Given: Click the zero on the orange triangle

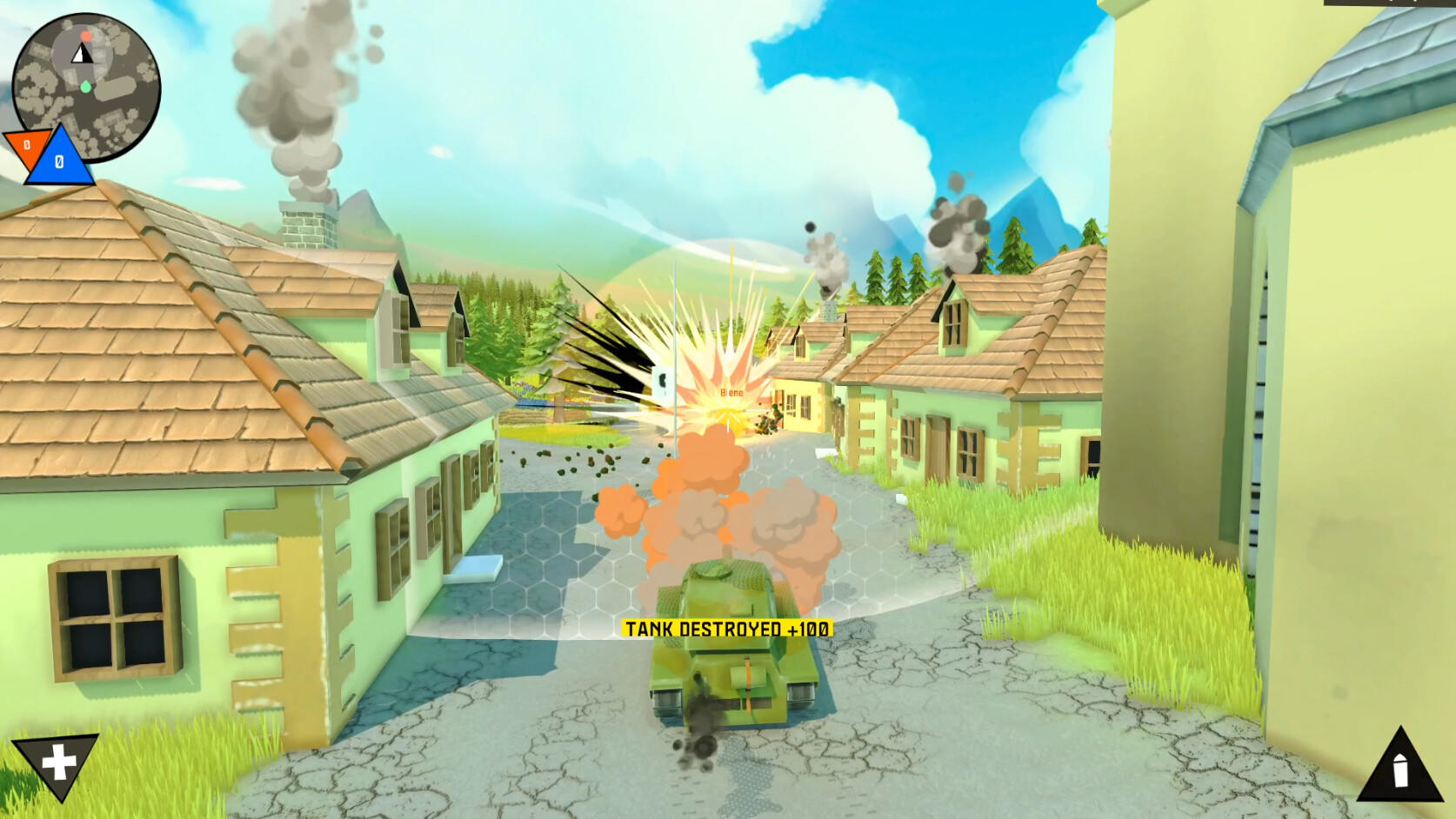Looking at the screenshot, I should (x=26, y=143).
